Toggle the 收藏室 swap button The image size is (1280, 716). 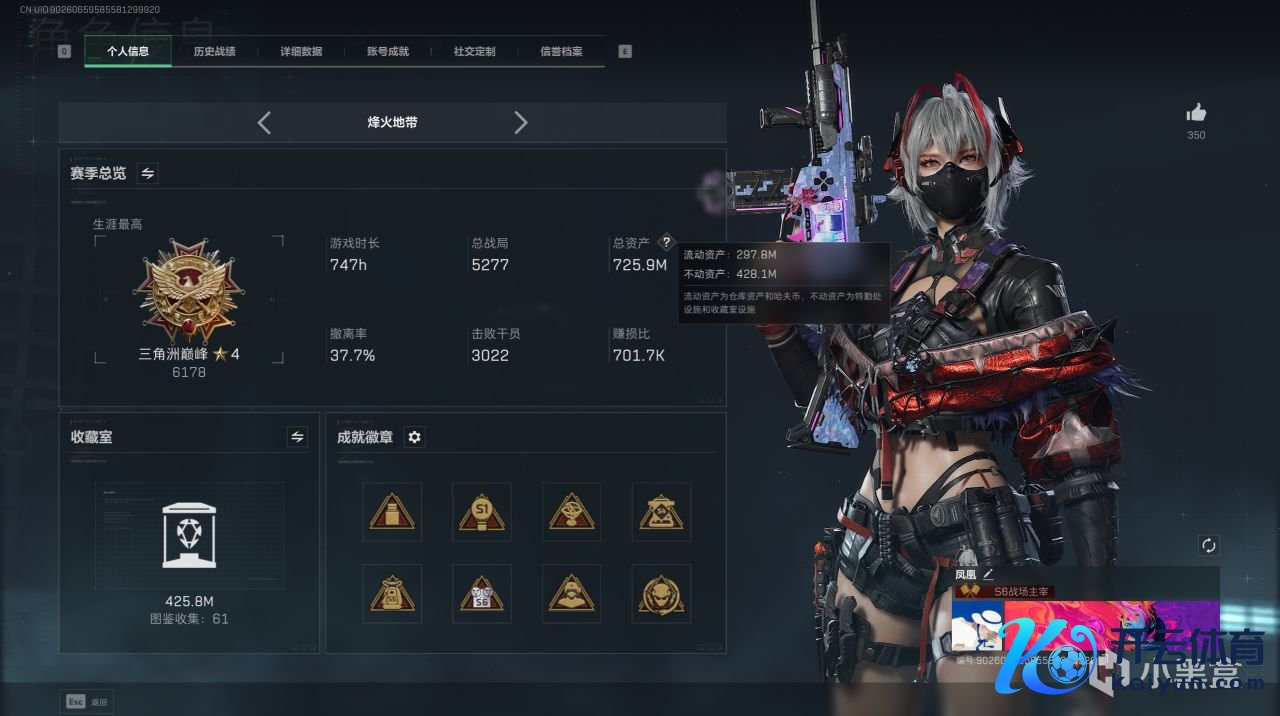coord(297,437)
